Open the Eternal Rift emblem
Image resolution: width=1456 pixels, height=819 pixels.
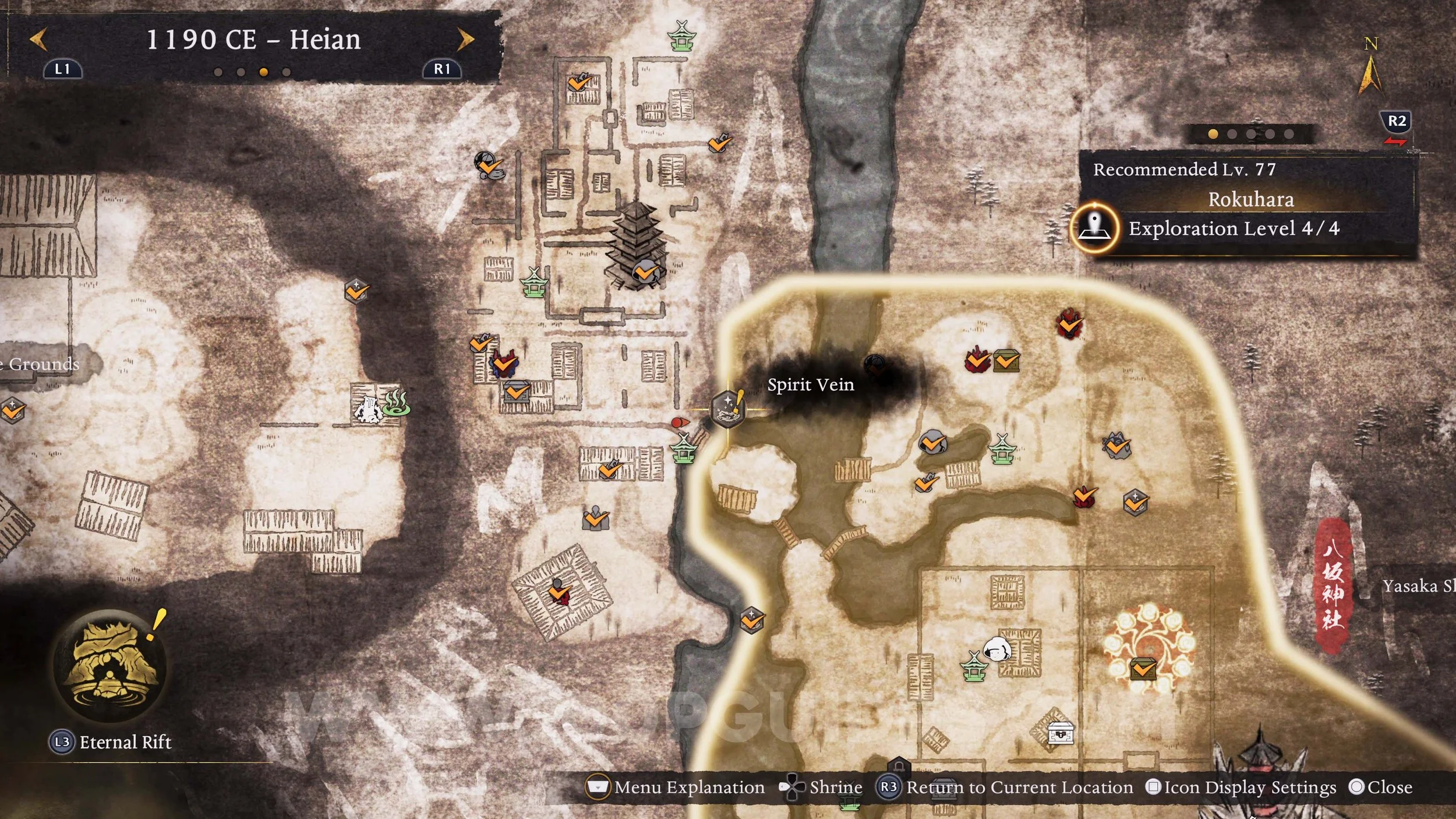pos(109,666)
